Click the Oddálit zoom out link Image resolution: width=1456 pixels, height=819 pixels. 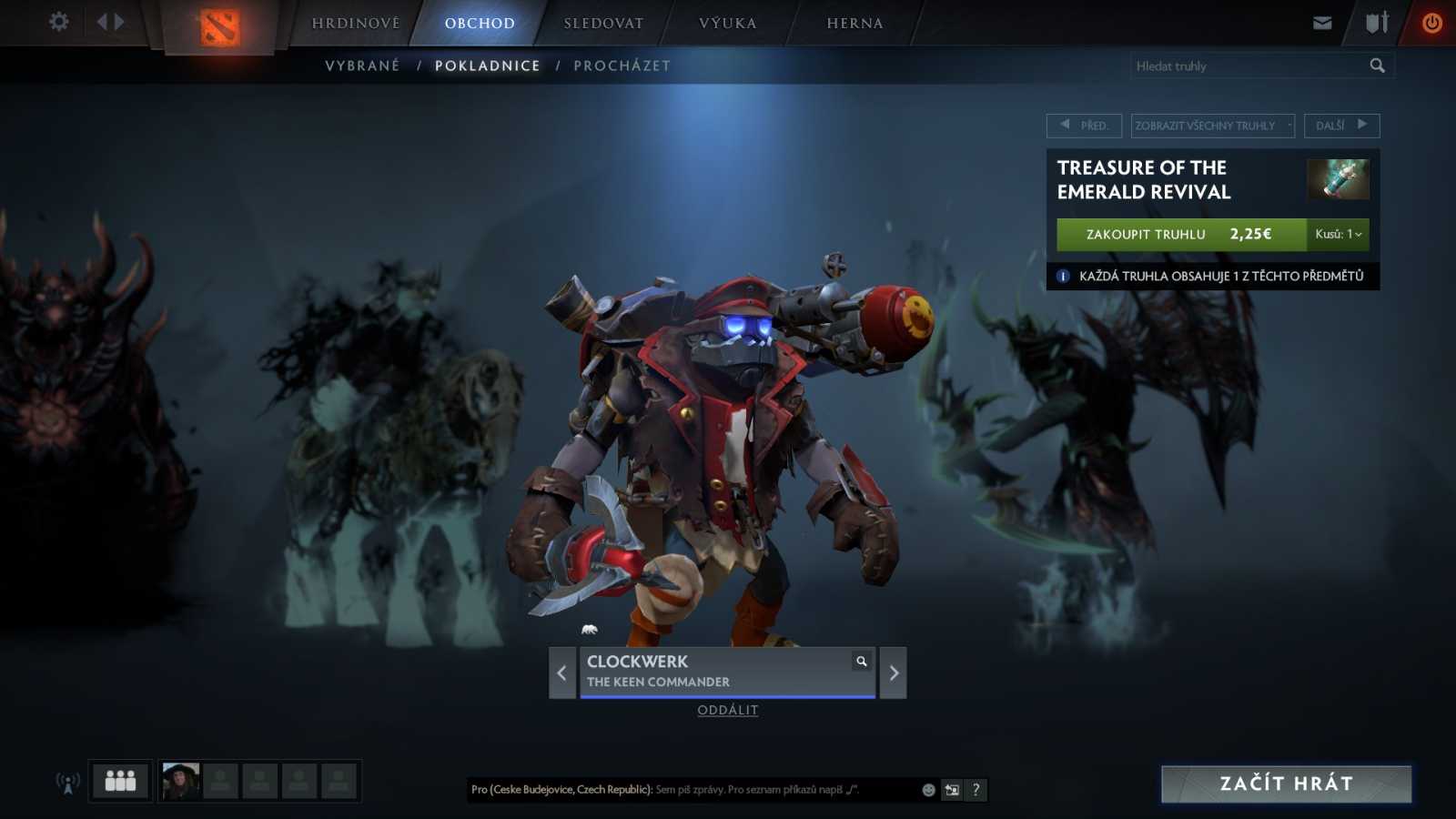727,711
